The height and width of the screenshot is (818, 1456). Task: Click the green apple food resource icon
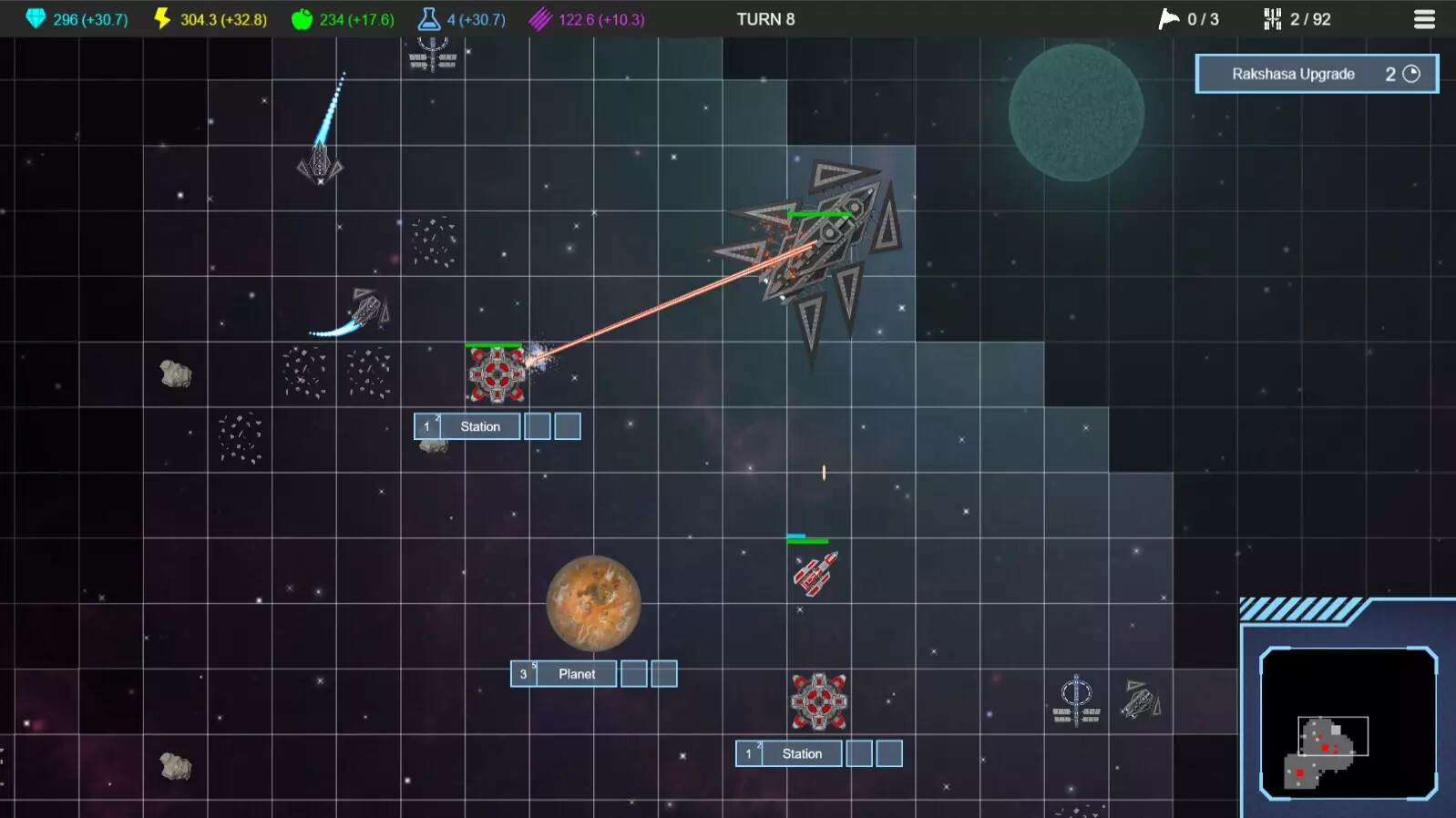[x=301, y=16]
